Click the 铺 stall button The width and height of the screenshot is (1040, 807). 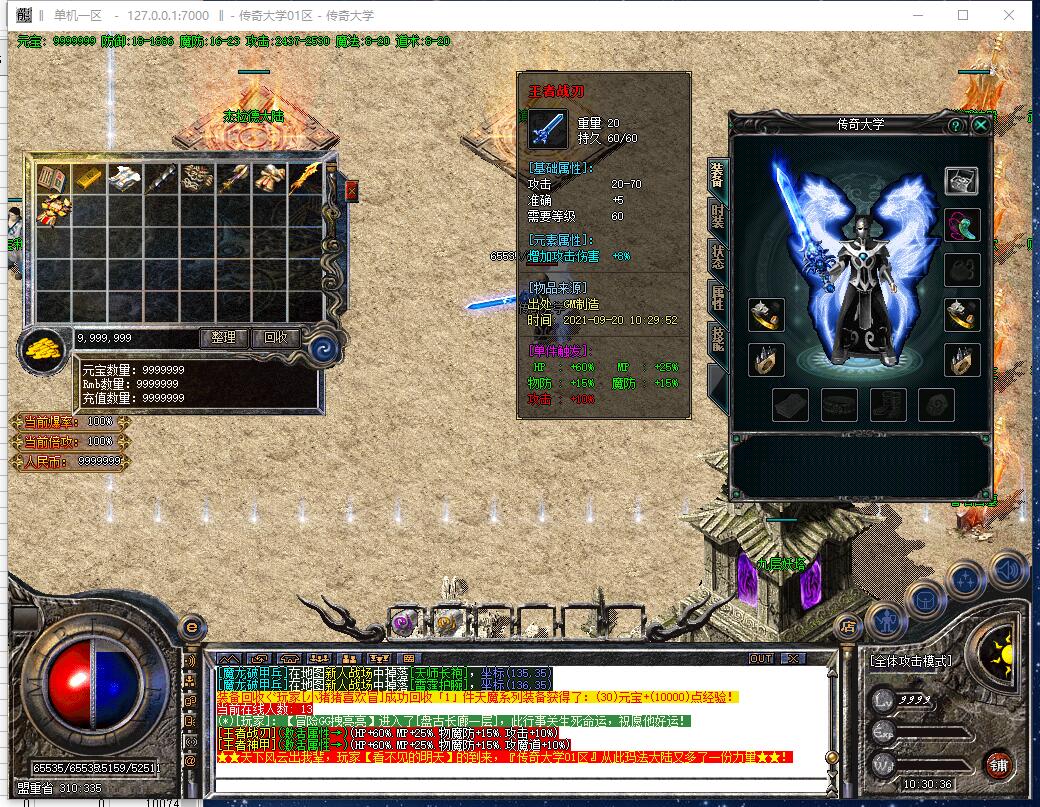coord(998,765)
